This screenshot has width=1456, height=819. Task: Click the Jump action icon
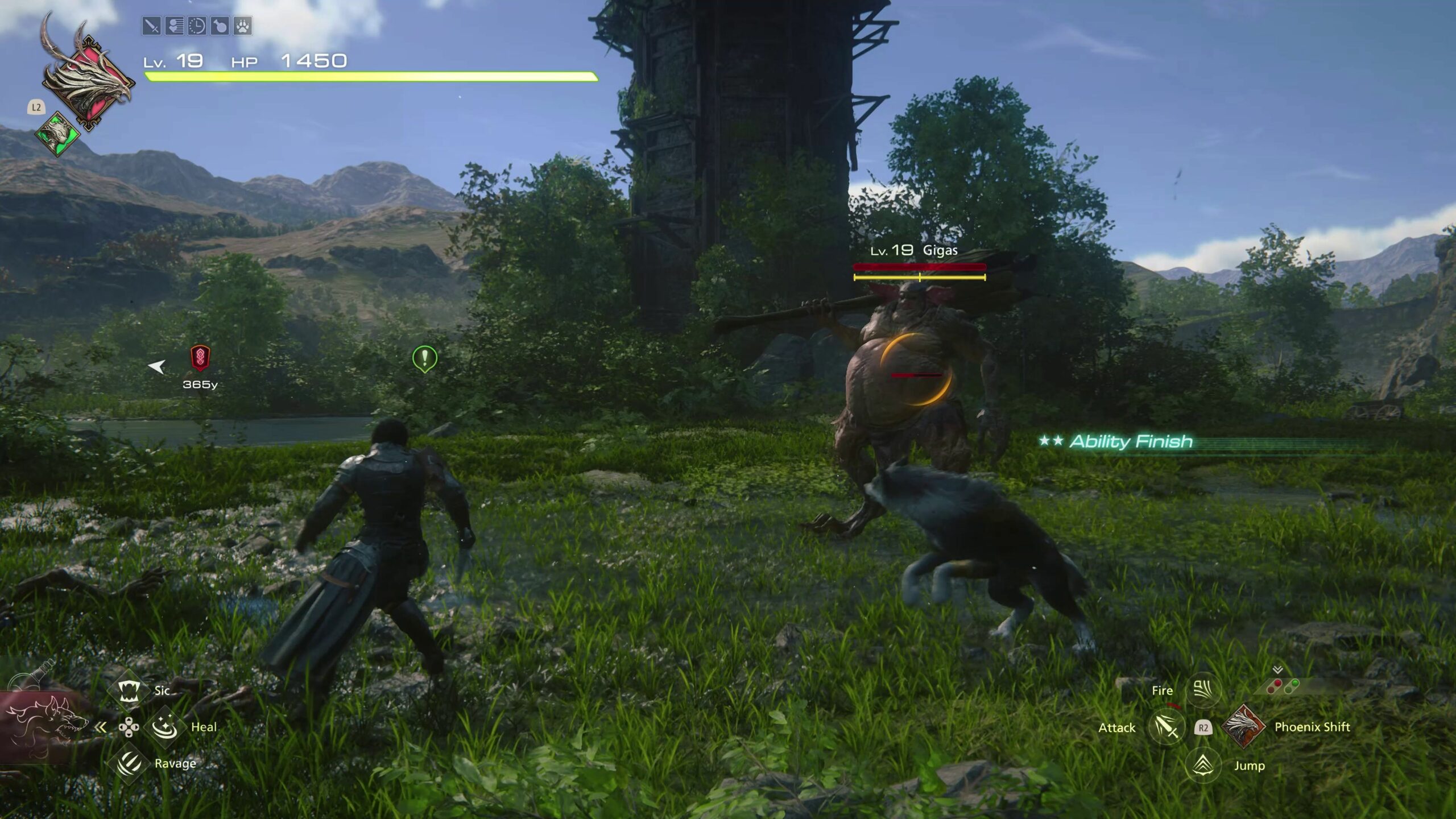(1203, 766)
